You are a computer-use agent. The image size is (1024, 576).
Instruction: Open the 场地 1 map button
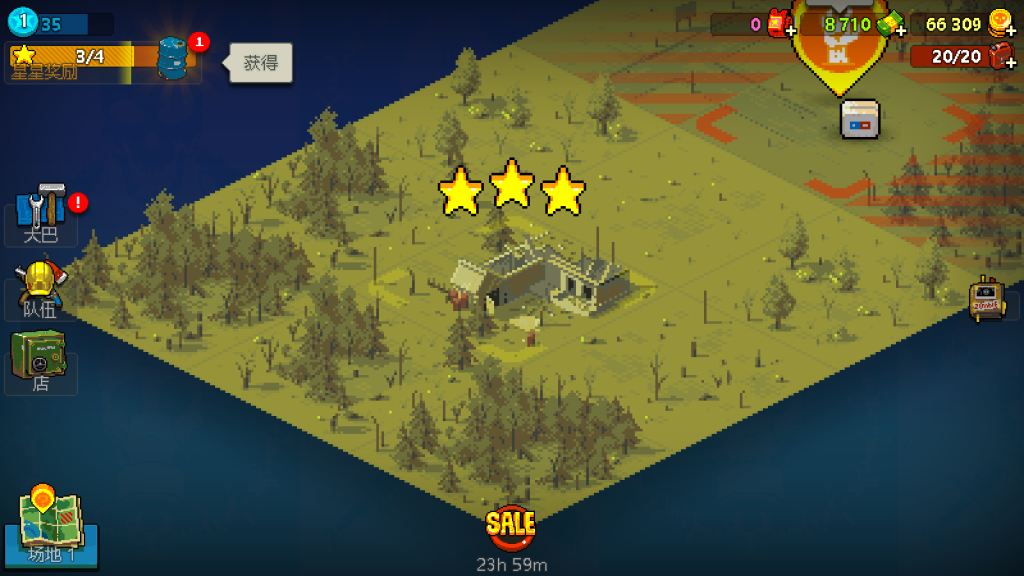pos(52,527)
